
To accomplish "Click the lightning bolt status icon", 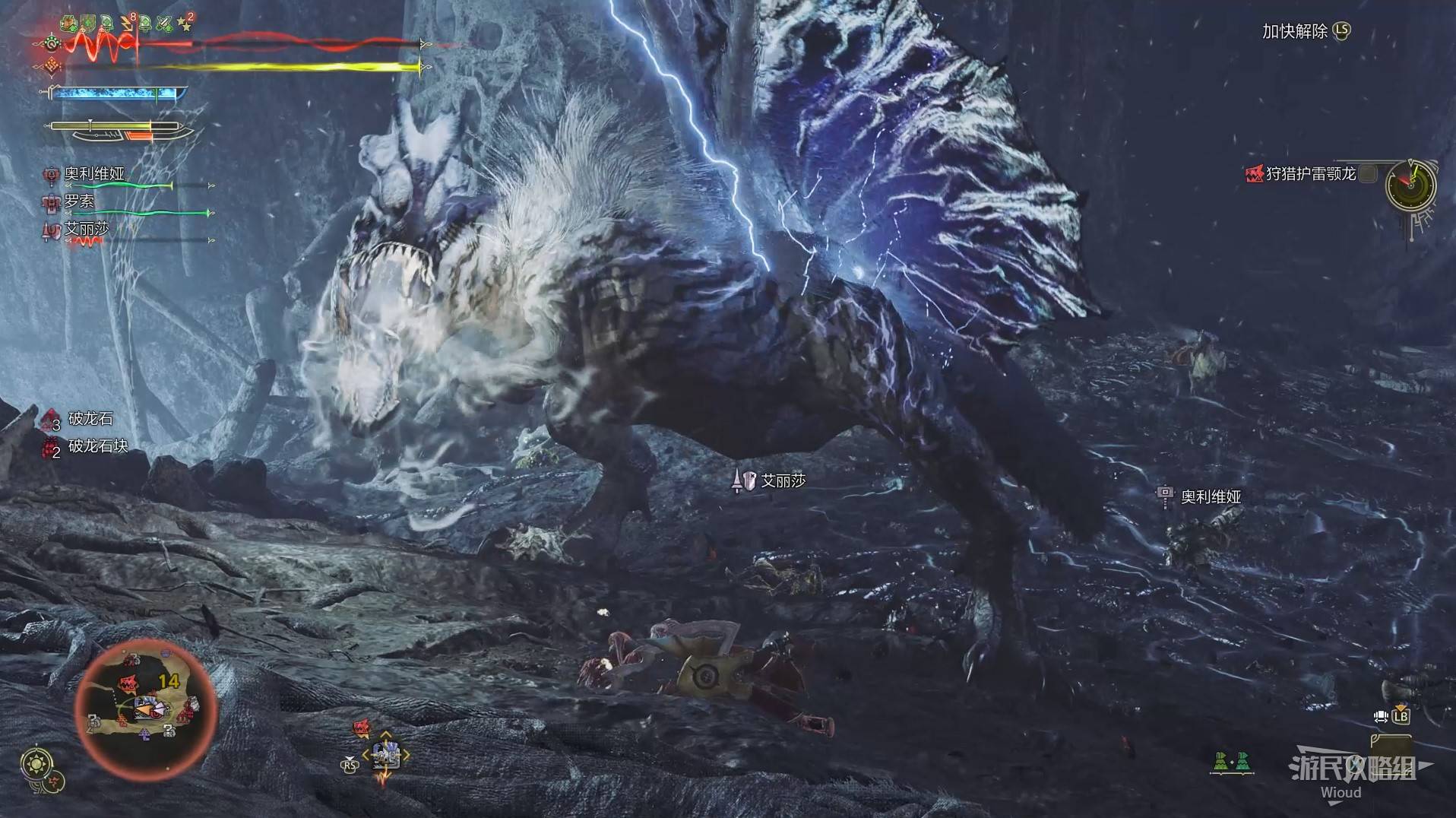I will [126, 24].
